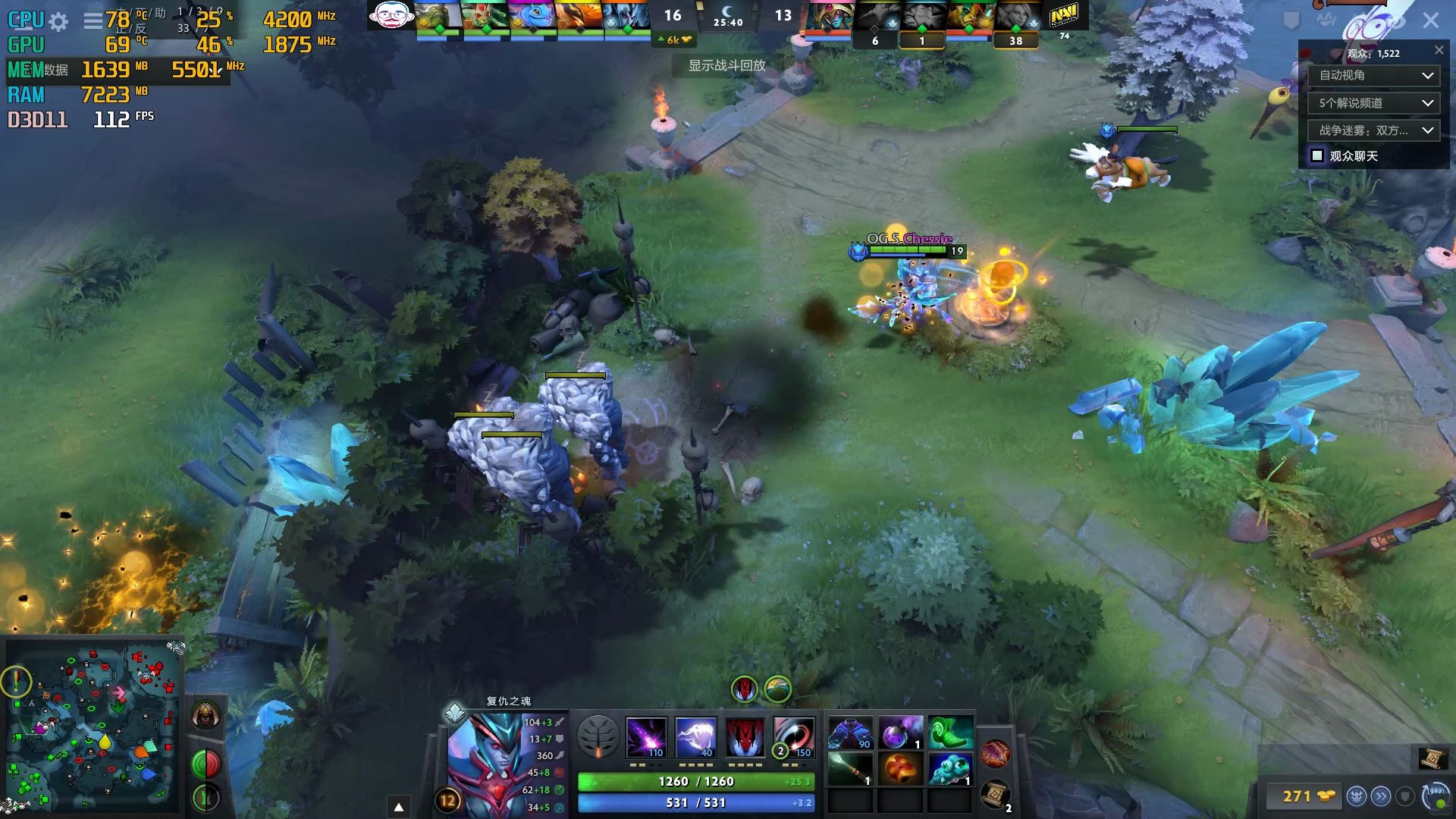
Task: Open the 自动视角 camera mode dropdown
Action: point(1373,75)
